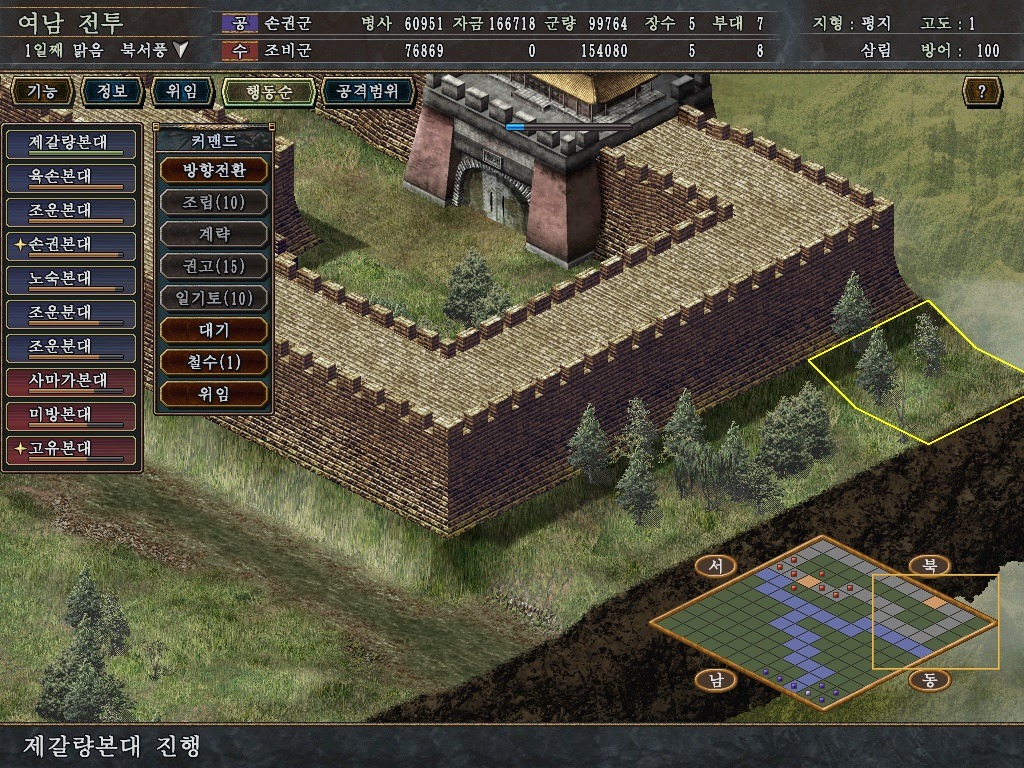Viewport: 1024px width, 768px height.
Task: Choose the 손권본대 unit entry
Action: pyautogui.click(x=70, y=244)
